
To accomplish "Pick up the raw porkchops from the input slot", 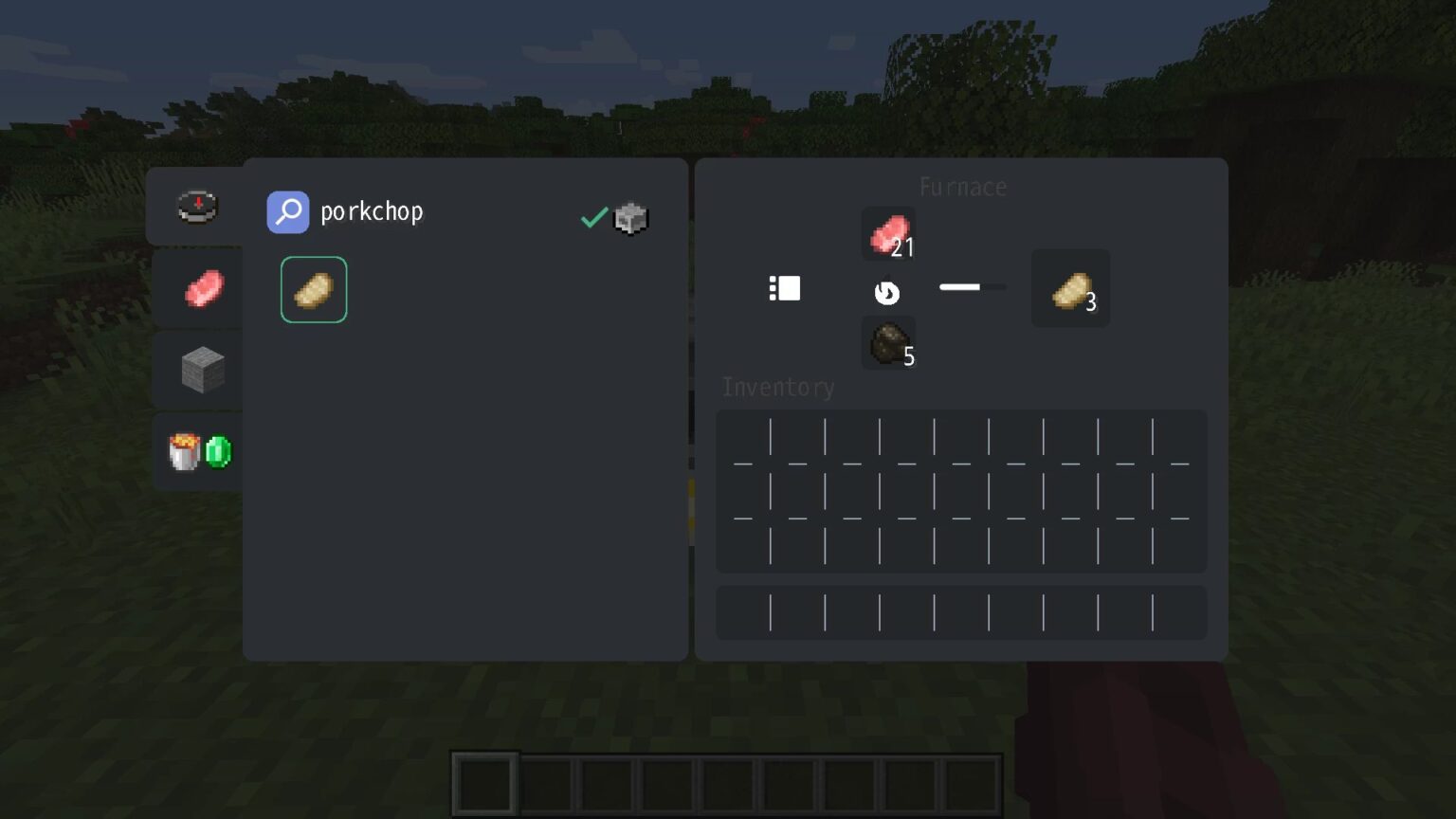I will 887,233.
